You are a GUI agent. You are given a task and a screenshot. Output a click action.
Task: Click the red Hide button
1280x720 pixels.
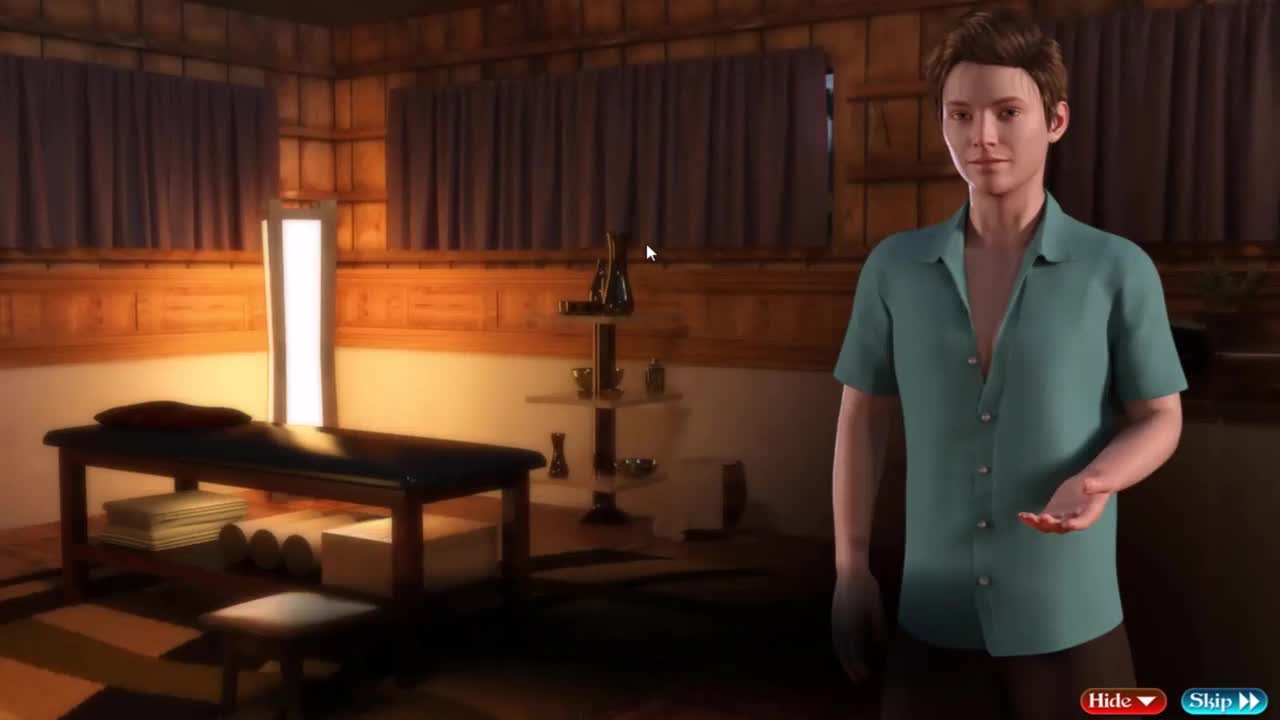coord(1122,701)
